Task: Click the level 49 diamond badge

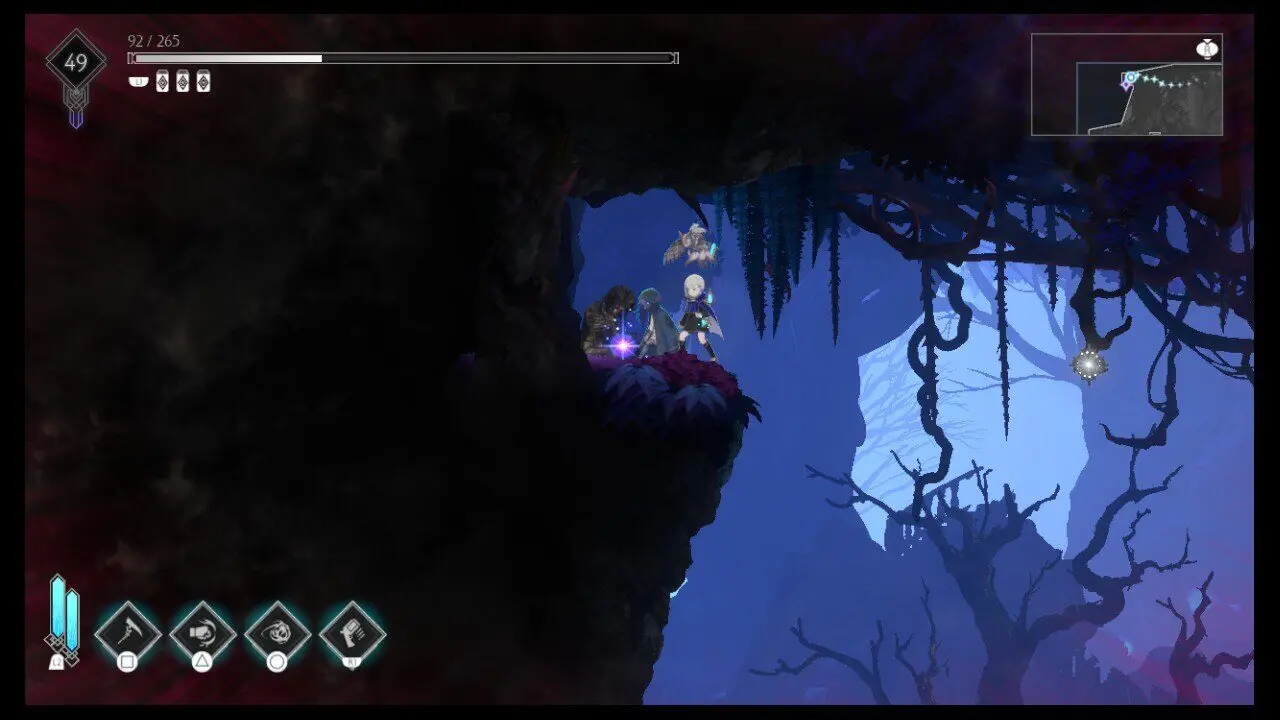Action: coord(76,63)
